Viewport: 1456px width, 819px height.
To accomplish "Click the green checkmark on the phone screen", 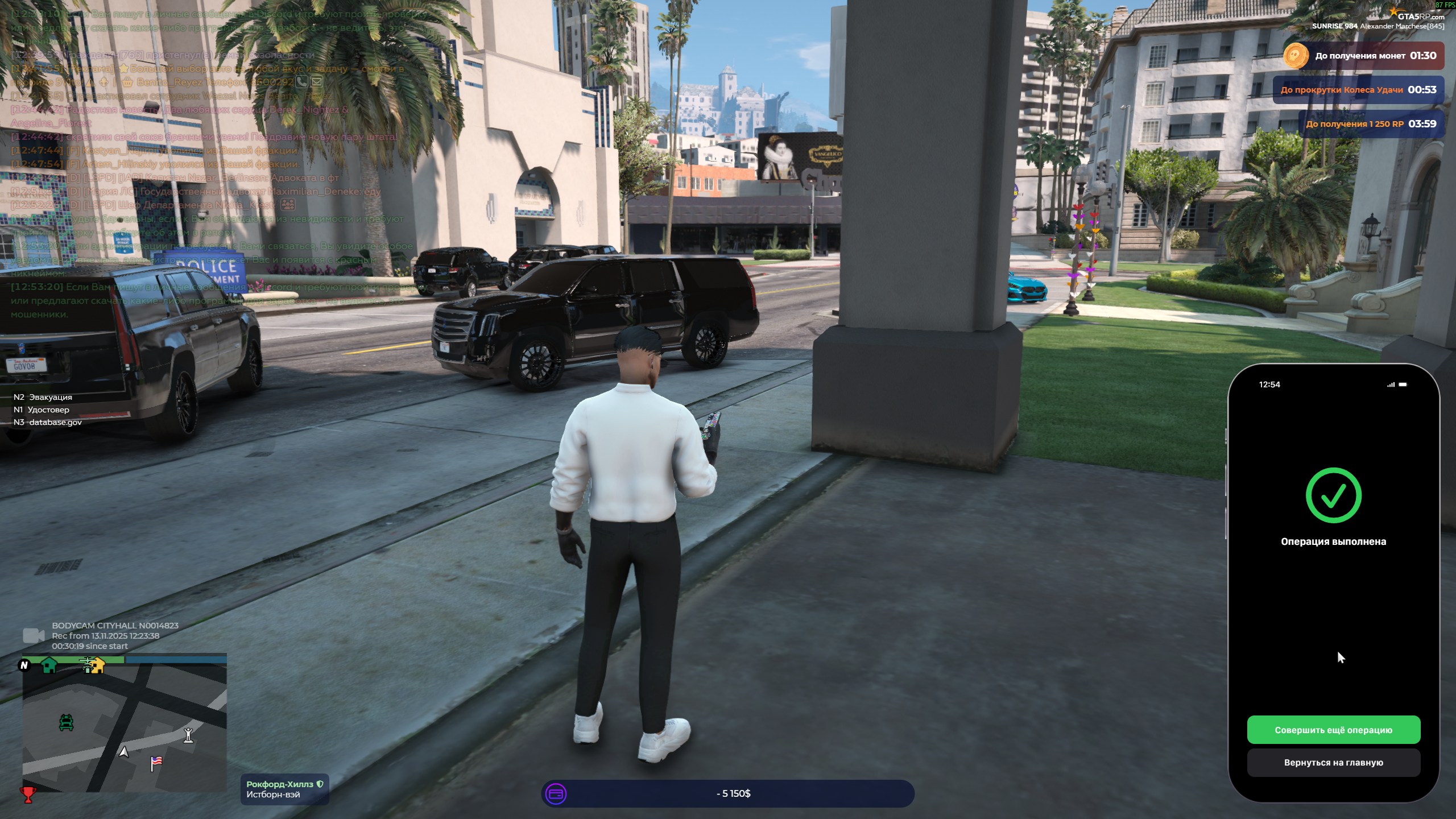I will tap(1334, 495).
